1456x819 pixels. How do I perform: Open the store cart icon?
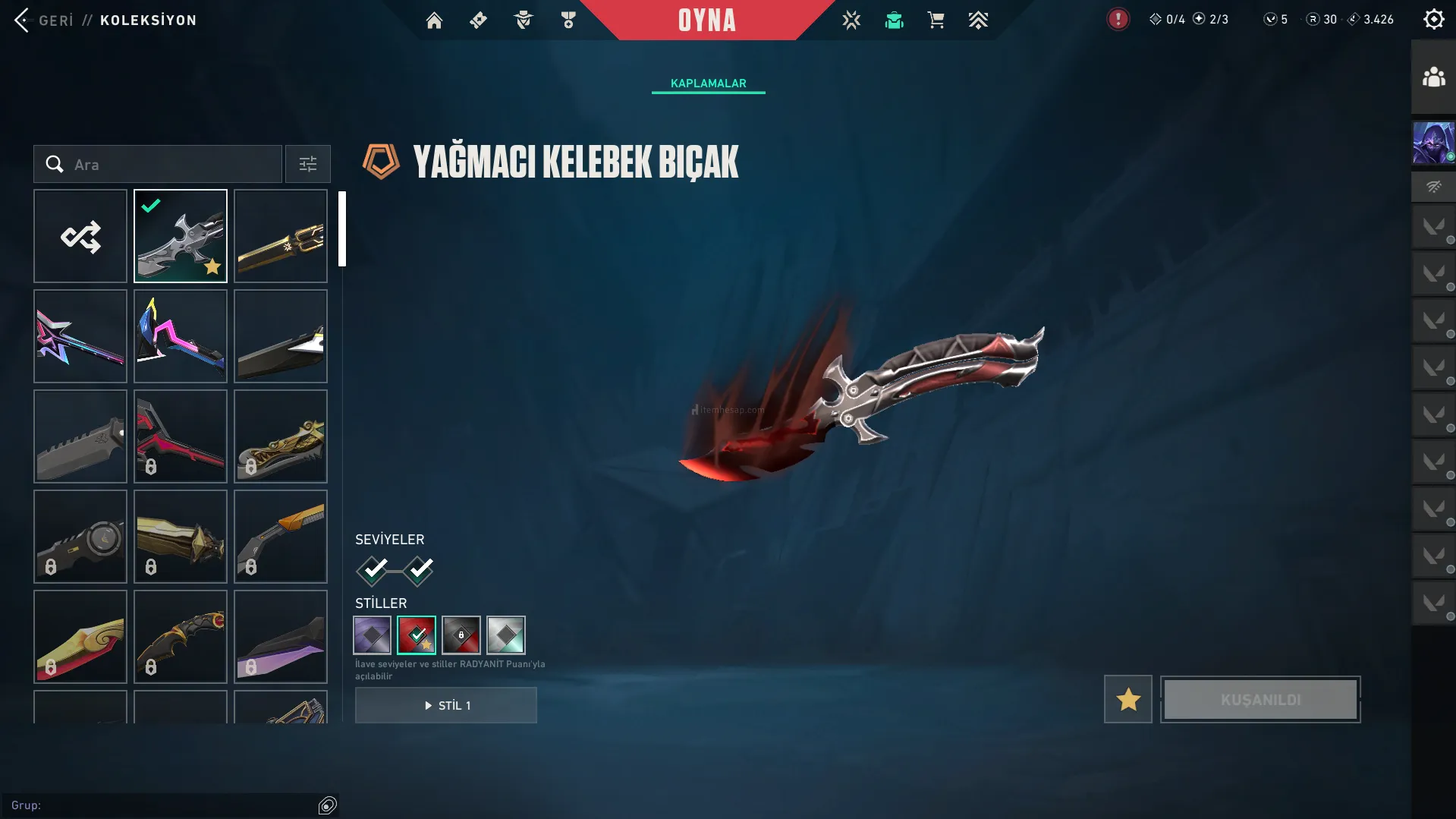tap(936, 20)
